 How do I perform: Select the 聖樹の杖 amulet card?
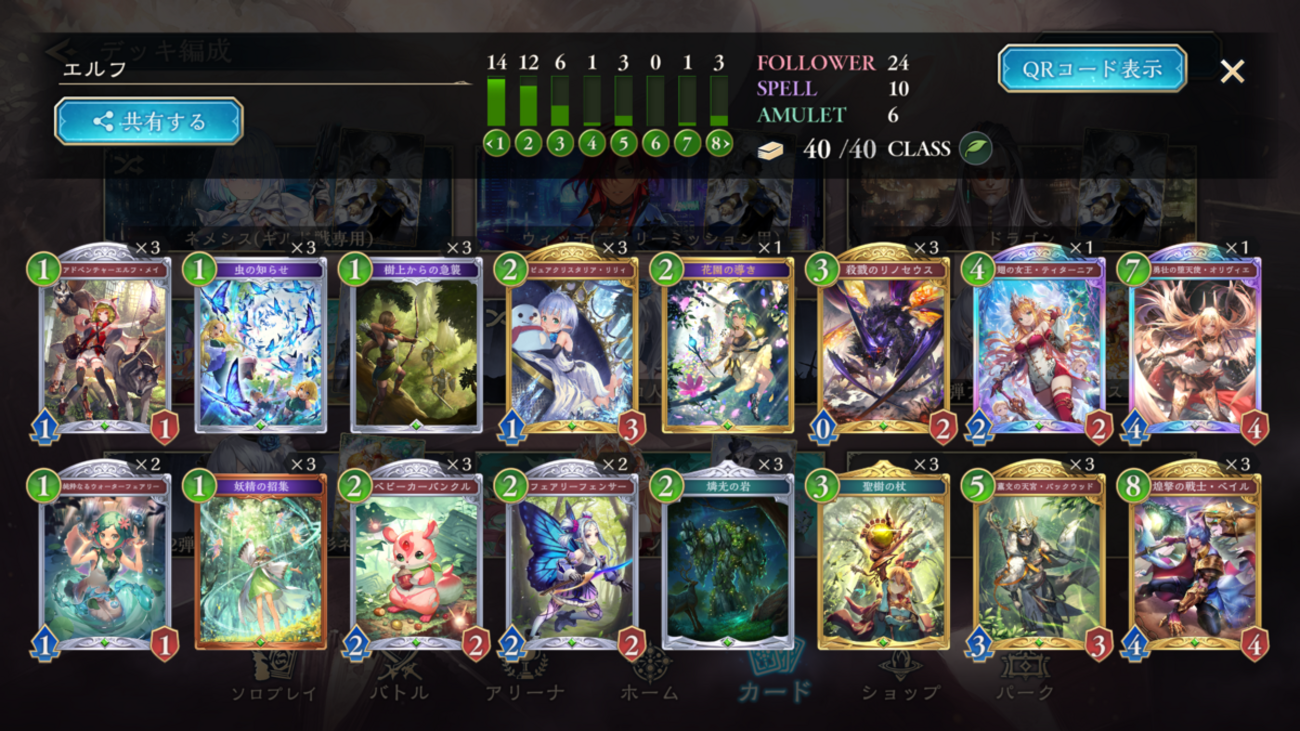coord(884,562)
